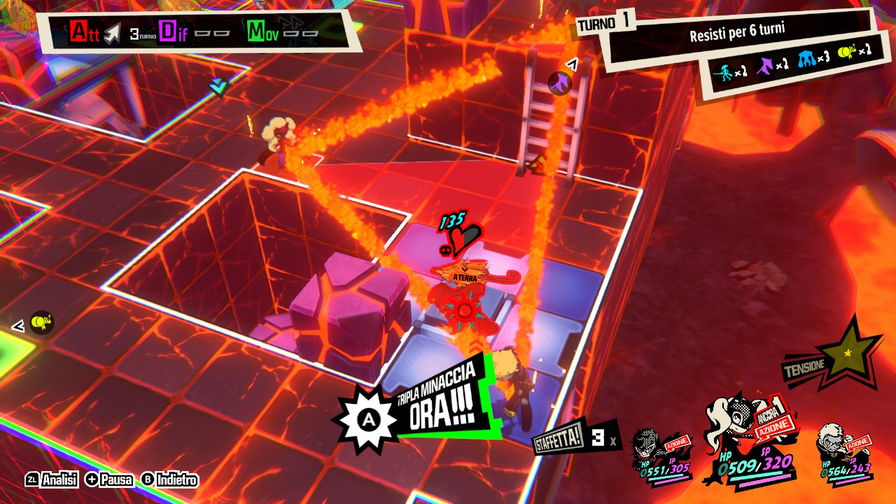Select Joker's masked party portrait

[658, 452]
